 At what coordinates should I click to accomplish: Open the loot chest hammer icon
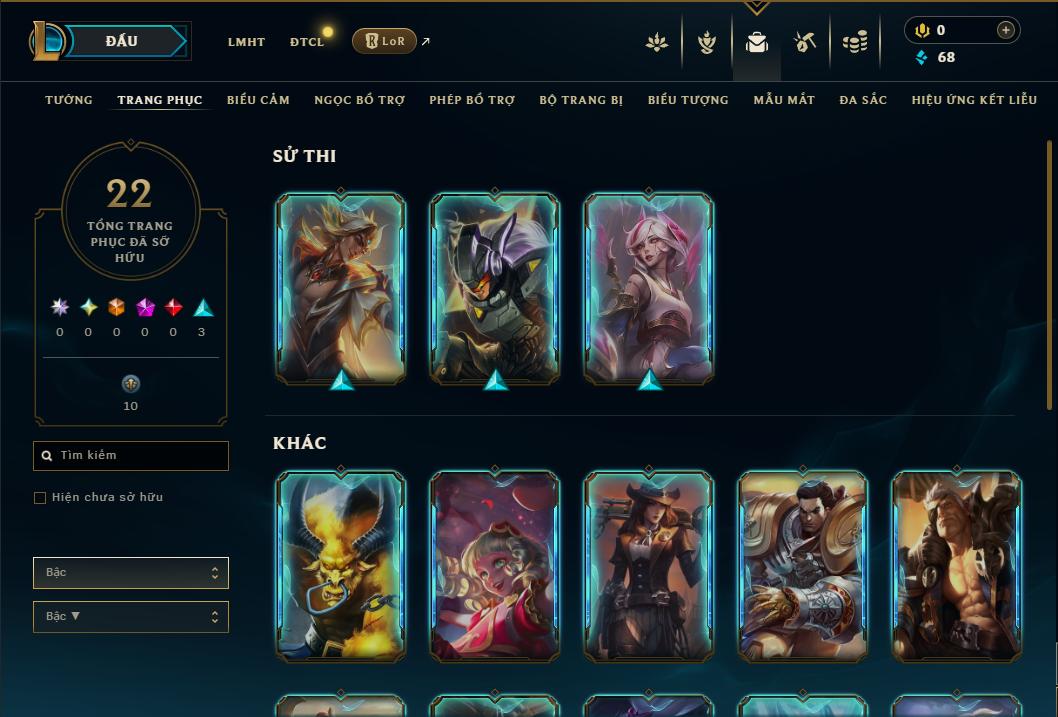(x=805, y=42)
